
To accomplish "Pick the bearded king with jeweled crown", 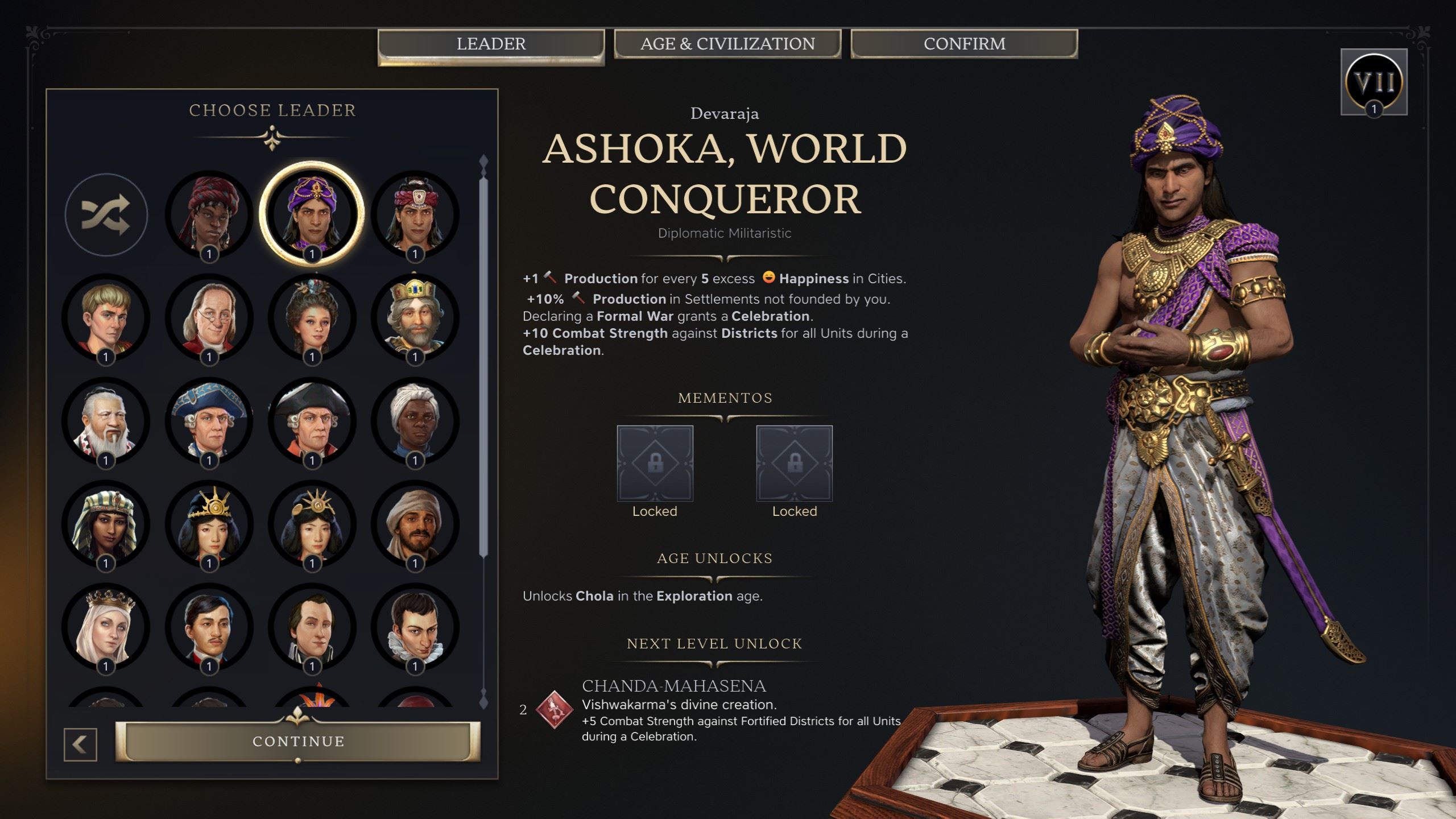I will point(415,317).
